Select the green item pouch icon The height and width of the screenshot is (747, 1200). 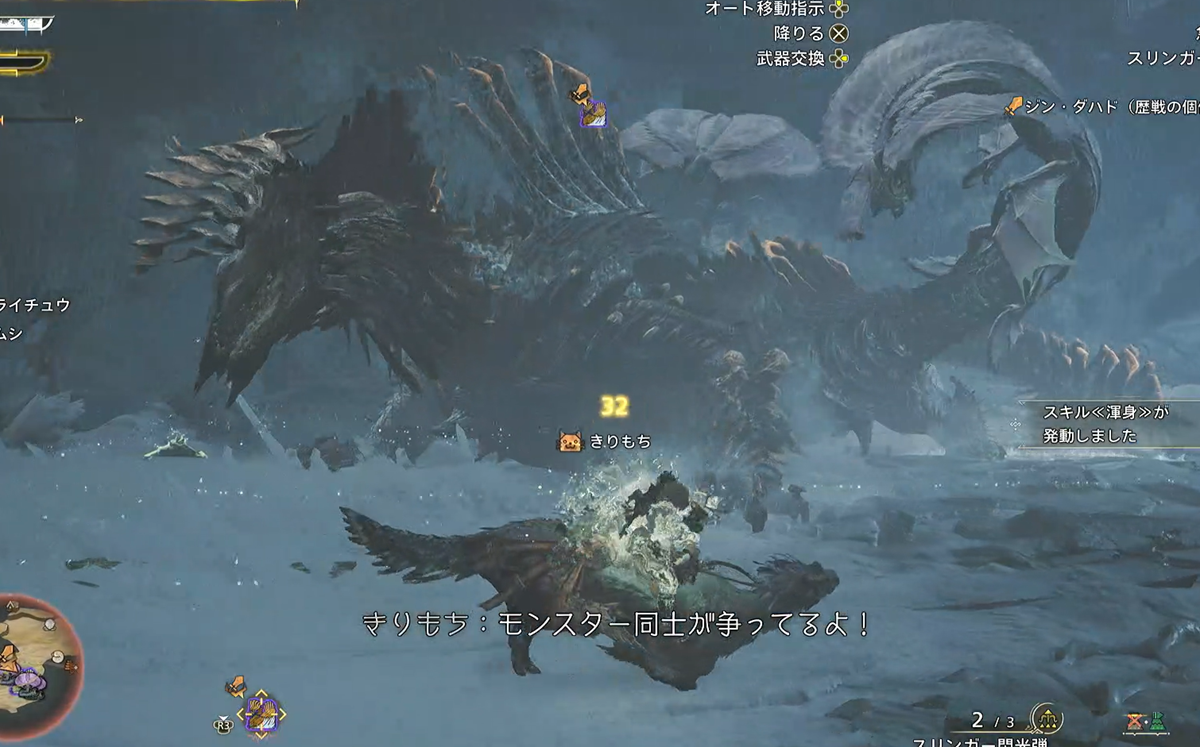tap(1157, 721)
